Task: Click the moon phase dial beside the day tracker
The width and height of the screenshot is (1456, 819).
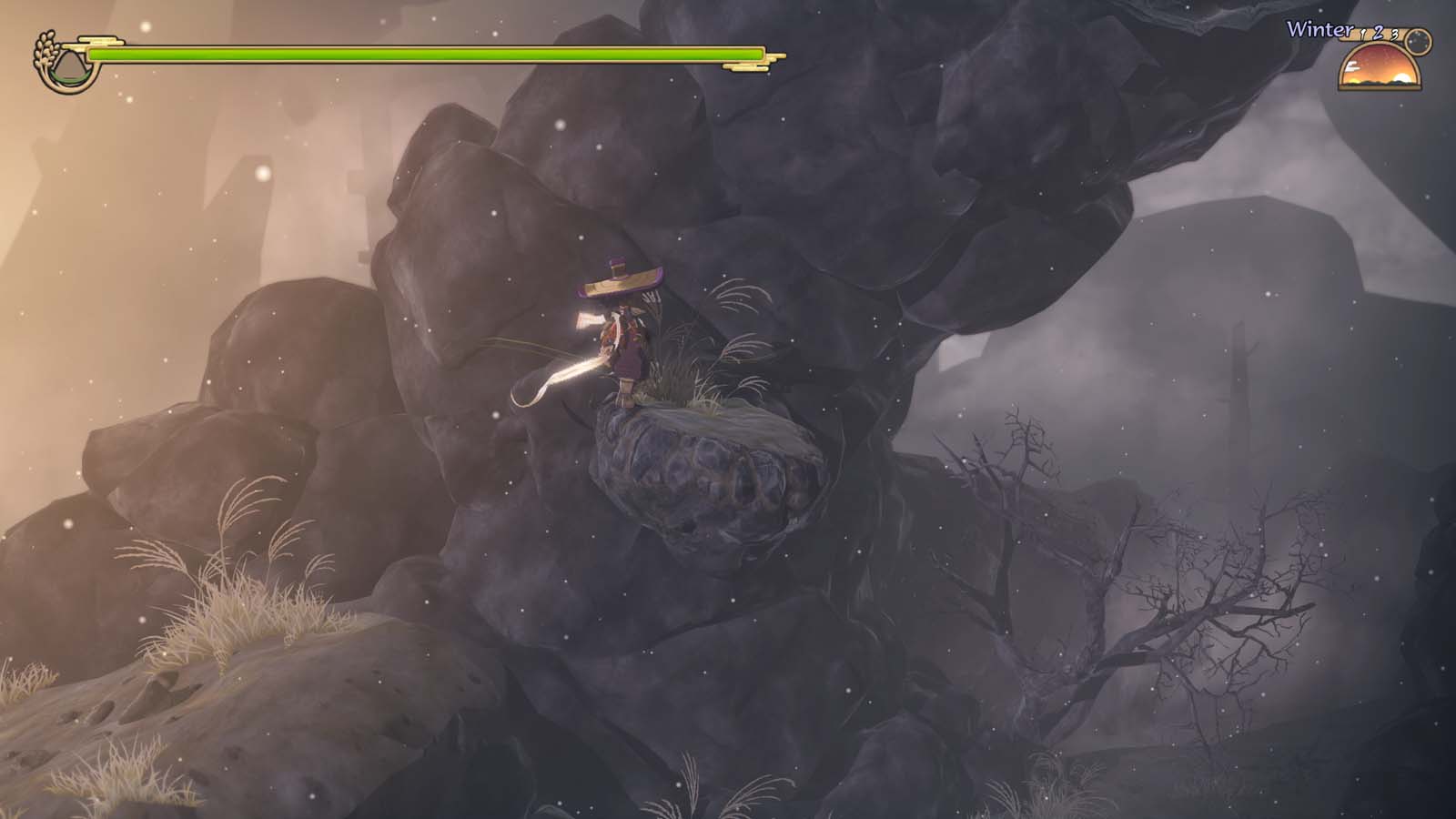Action: pyautogui.click(x=1418, y=42)
